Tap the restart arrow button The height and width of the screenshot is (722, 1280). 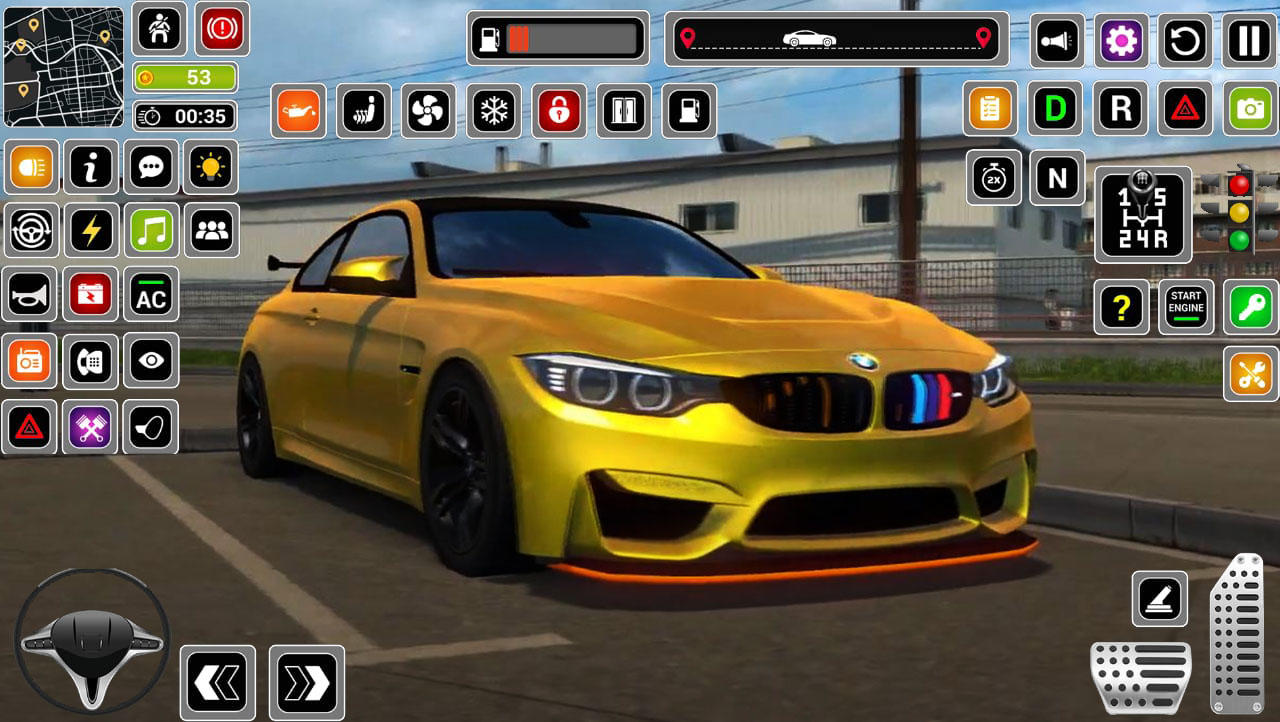click(1185, 41)
